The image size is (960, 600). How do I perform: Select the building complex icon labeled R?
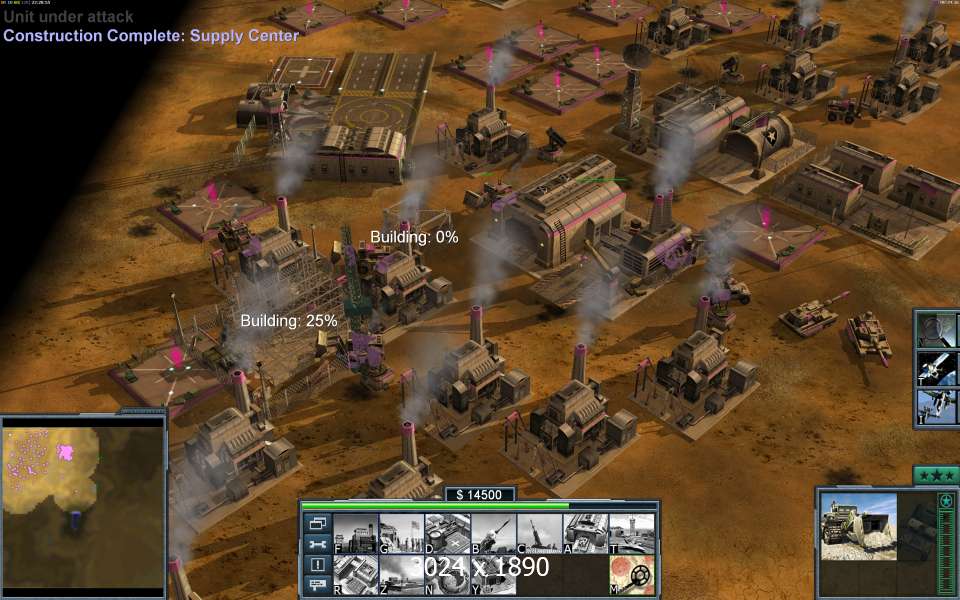tap(355, 575)
